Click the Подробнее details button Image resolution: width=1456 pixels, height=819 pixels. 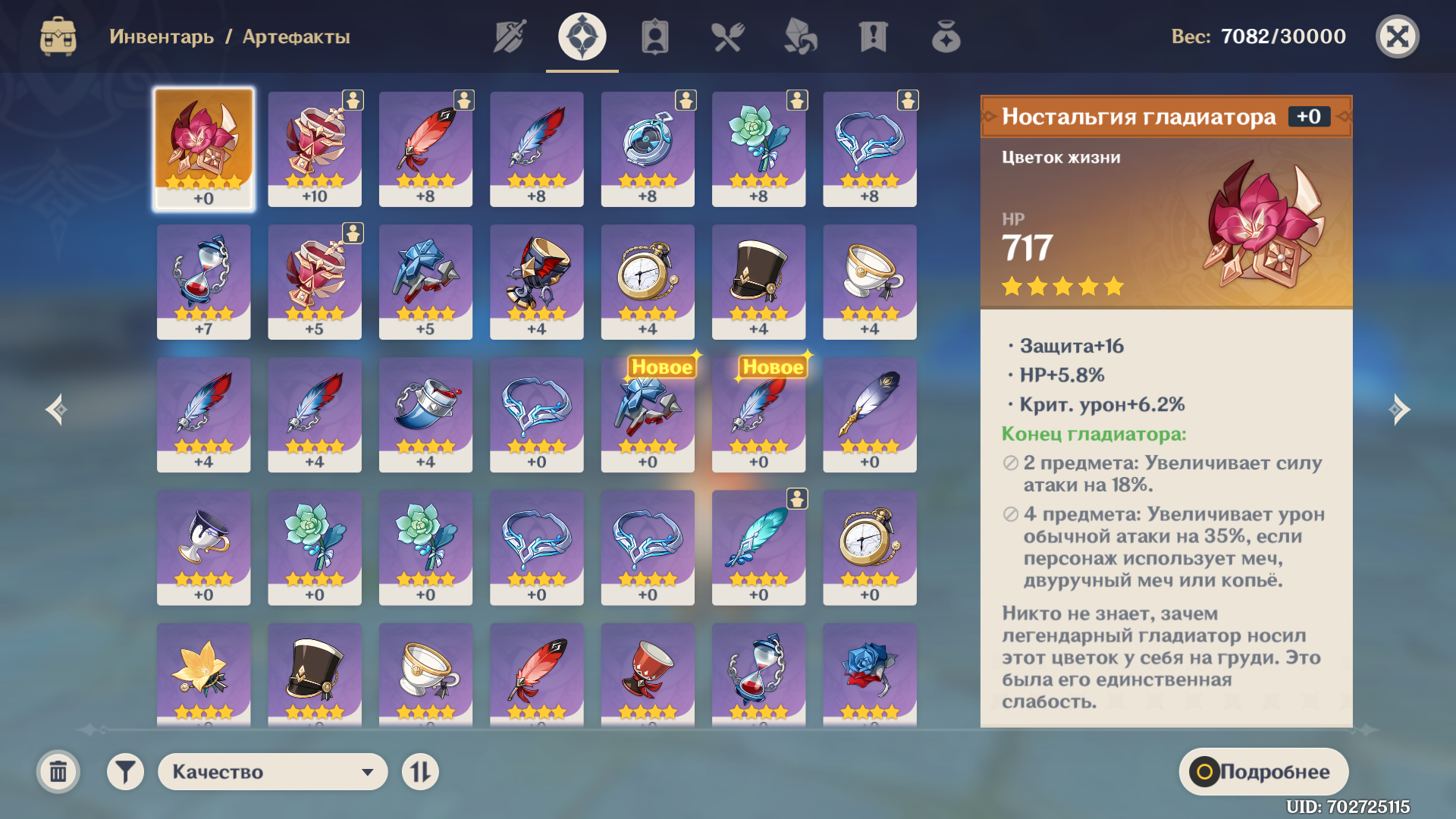pyautogui.click(x=1263, y=772)
